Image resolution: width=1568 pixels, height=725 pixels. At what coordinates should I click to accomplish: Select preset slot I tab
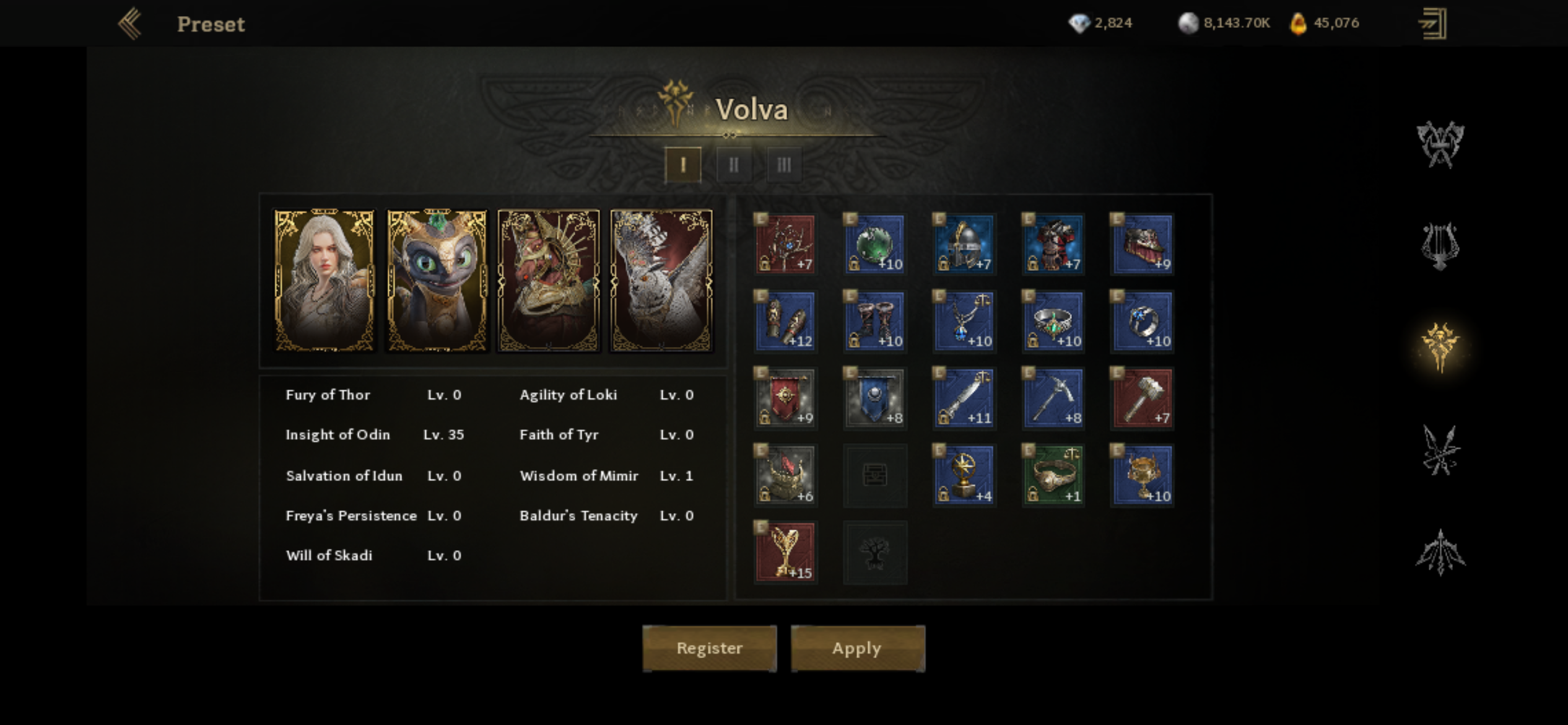[683, 165]
